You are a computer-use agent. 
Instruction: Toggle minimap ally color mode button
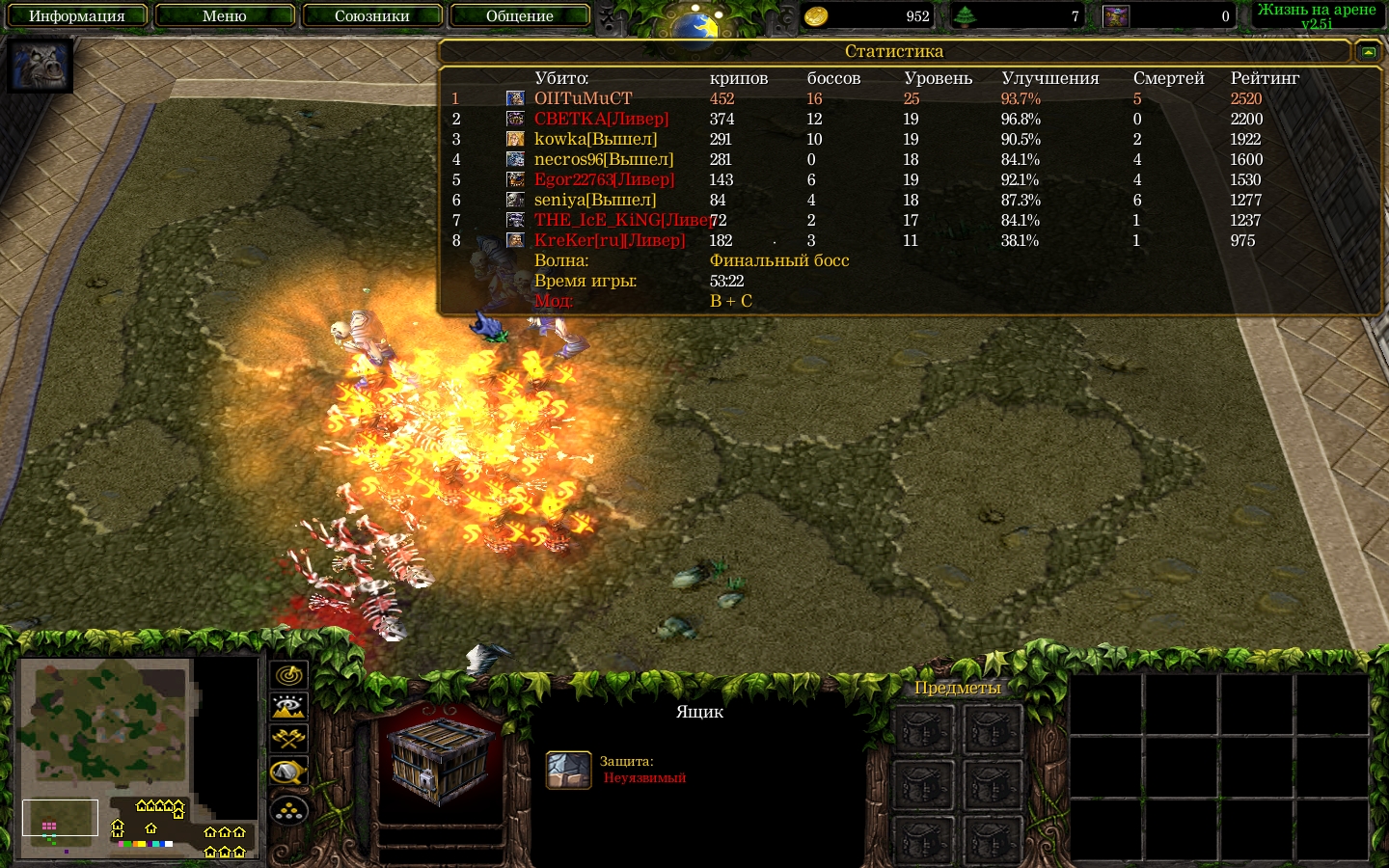coord(288,739)
